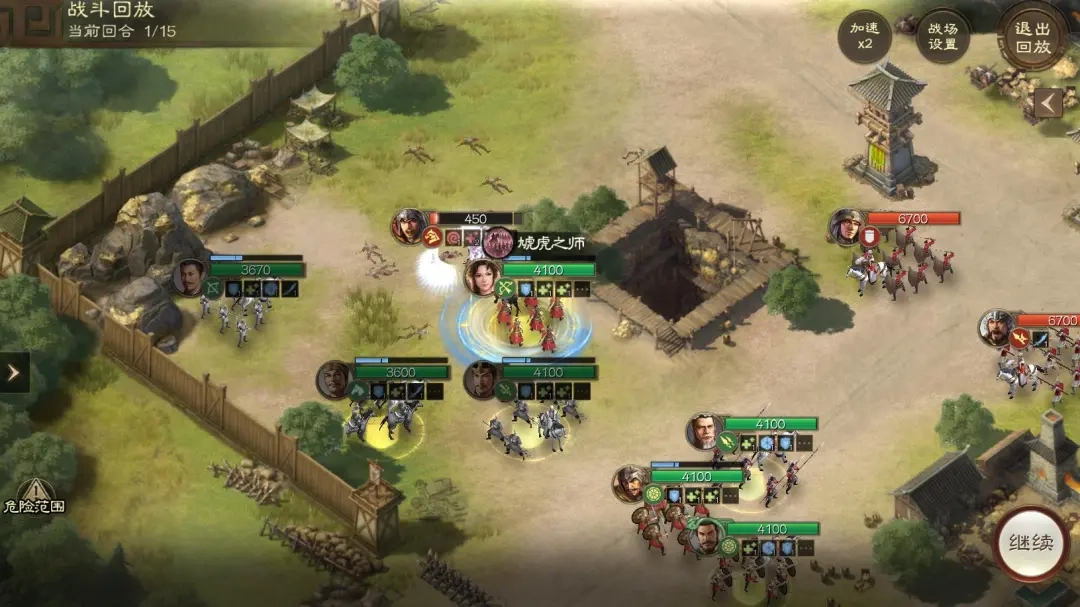Expand the left side panel arrow
The height and width of the screenshot is (607, 1080).
(14, 372)
